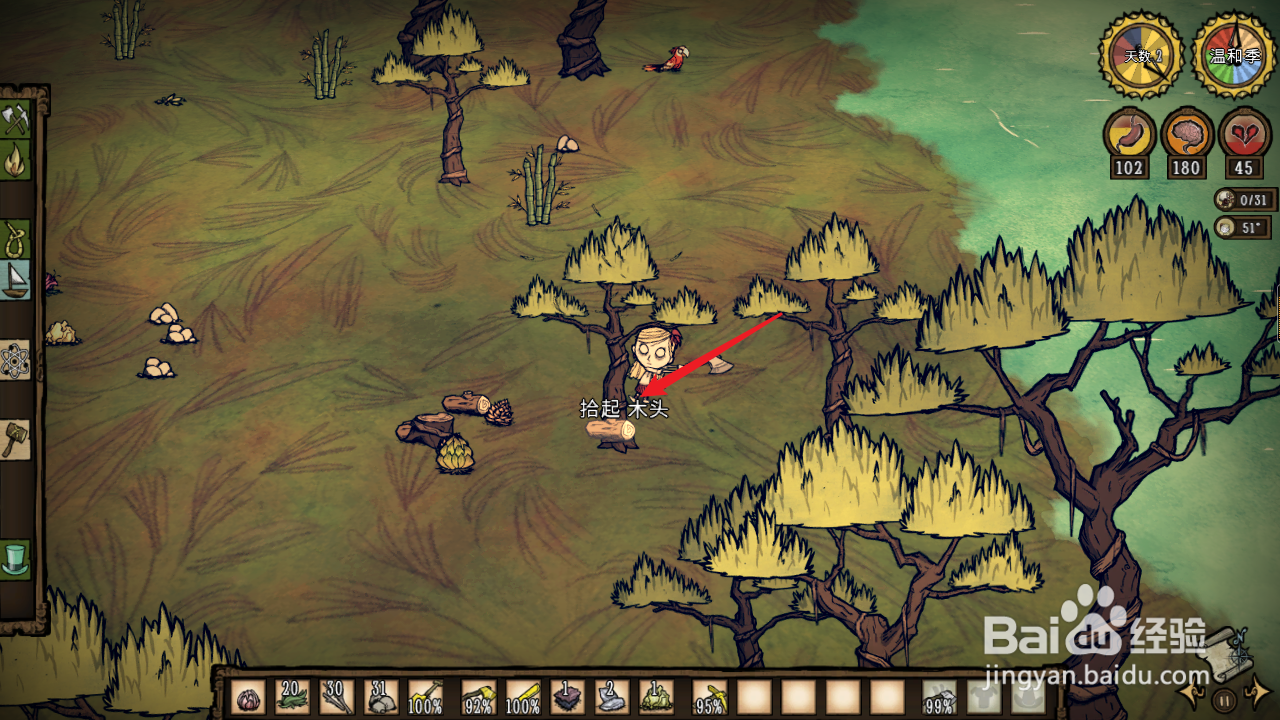The width and height of the screenshot is (1280, 720).
Task: Pick the twigs stack of 30
Action: (336, 697)
